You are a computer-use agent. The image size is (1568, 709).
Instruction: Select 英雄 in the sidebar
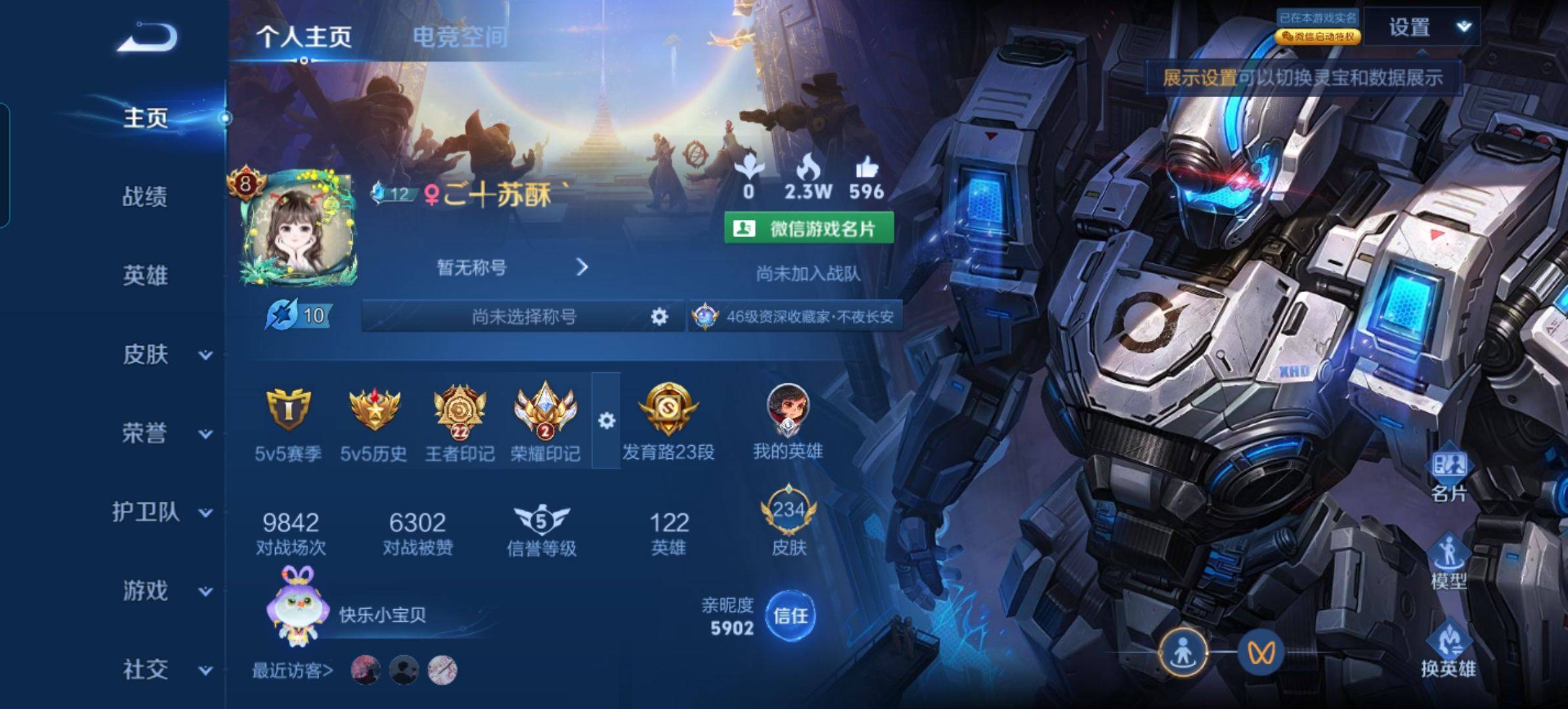click(x=144, y=275)
